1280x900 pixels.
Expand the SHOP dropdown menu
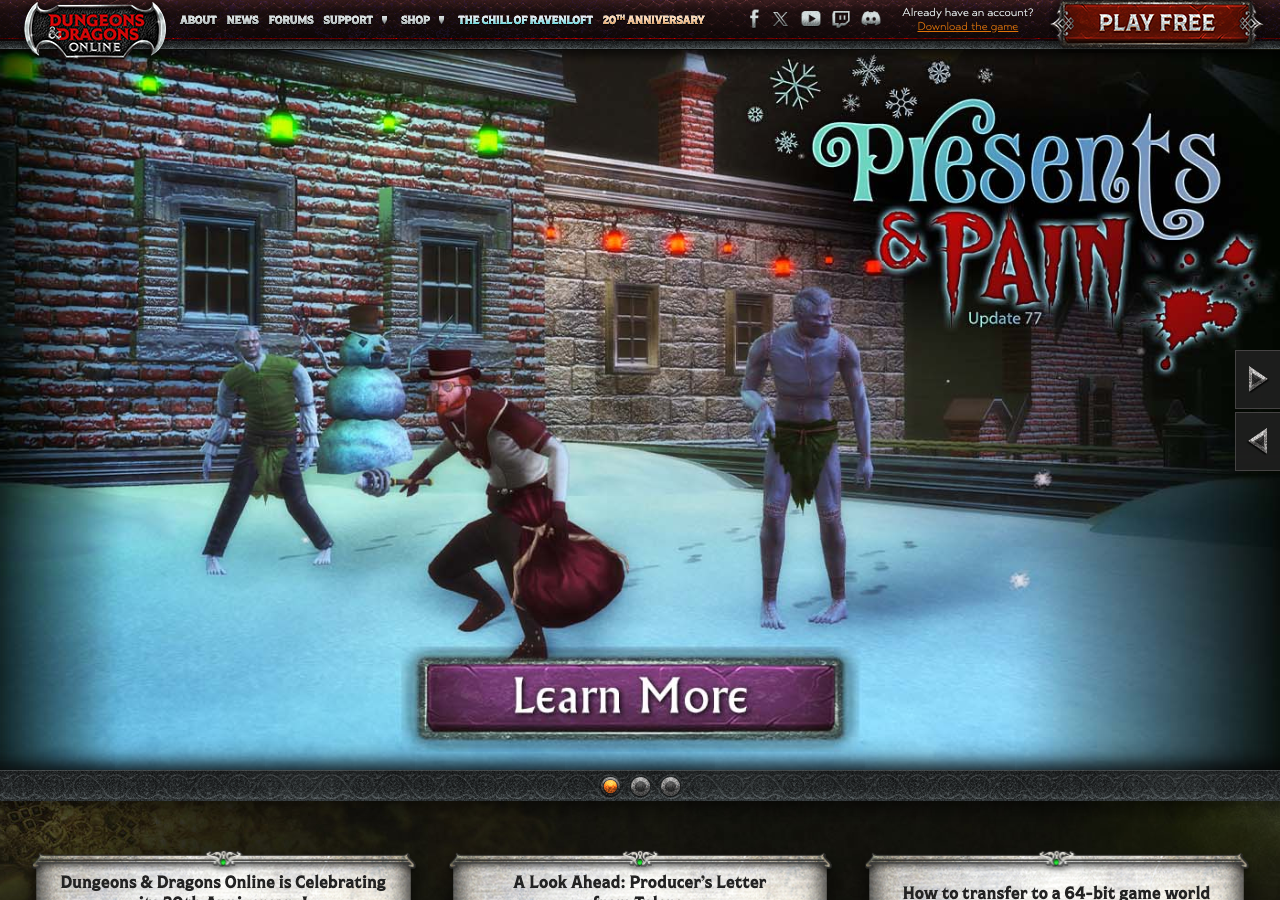click(x=415, y=19)
